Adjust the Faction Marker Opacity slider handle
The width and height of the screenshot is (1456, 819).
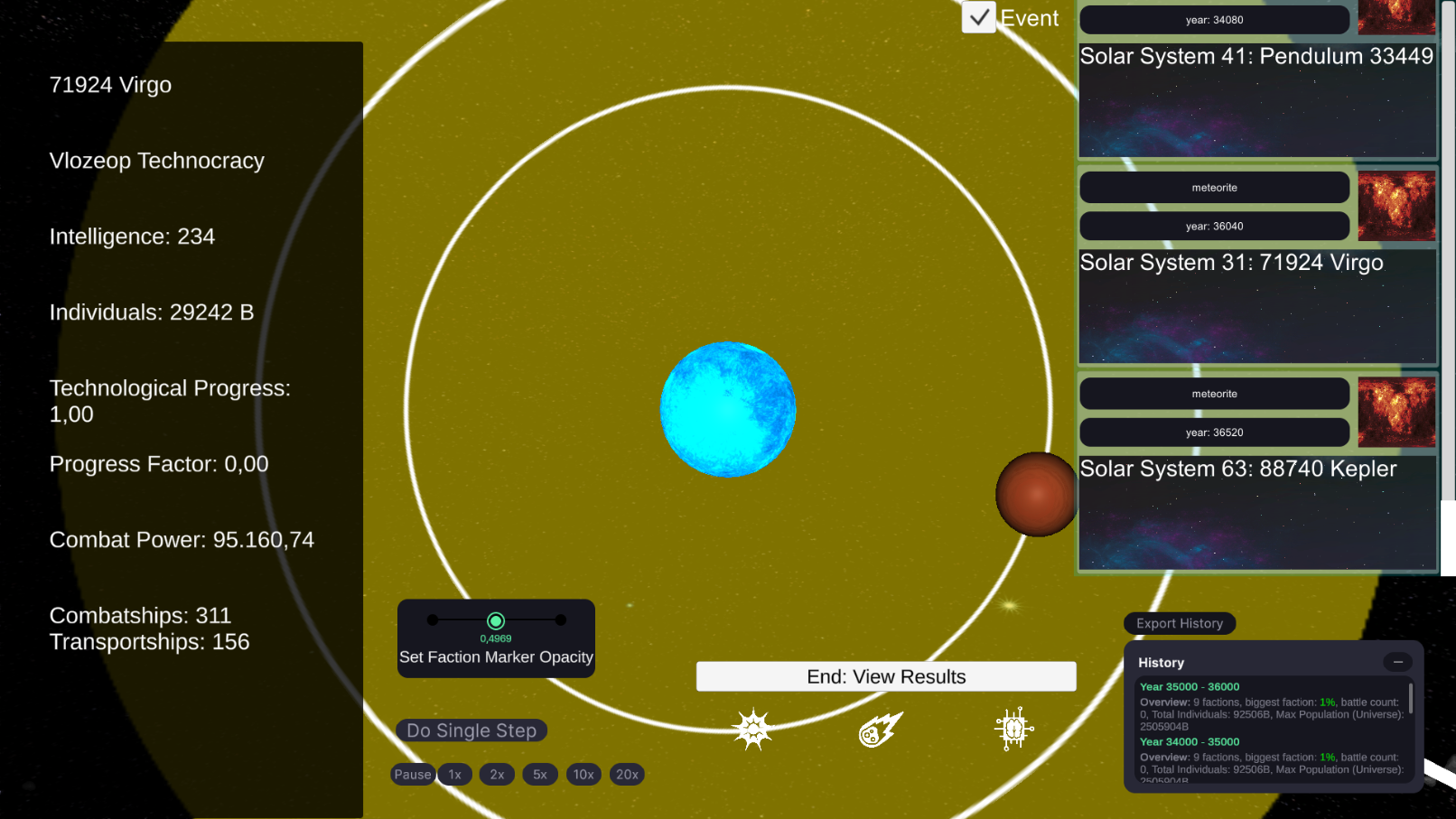[x=496, y=620]
